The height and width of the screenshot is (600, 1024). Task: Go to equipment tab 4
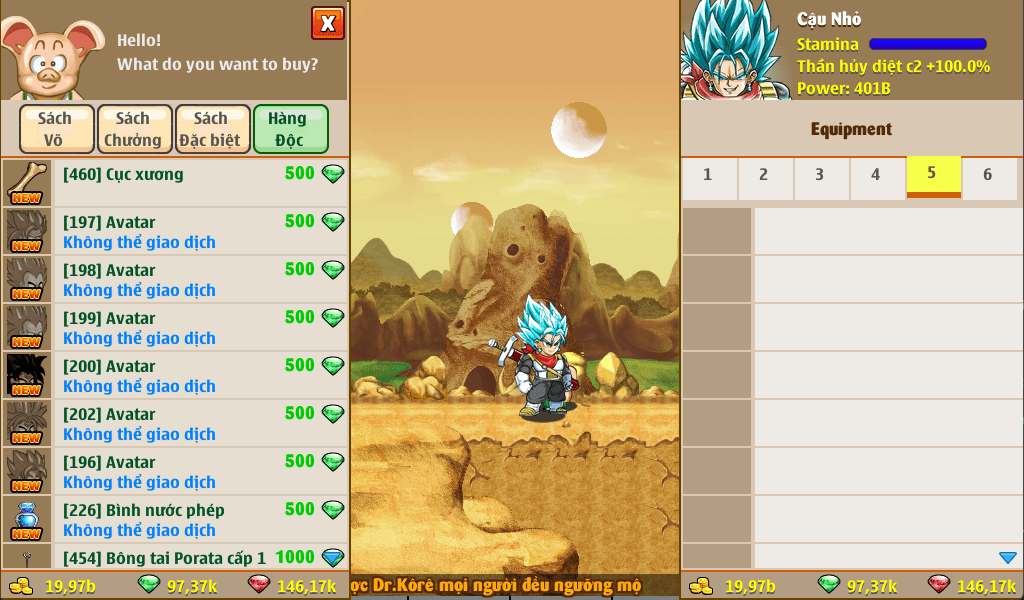click(x=876, y=177)
